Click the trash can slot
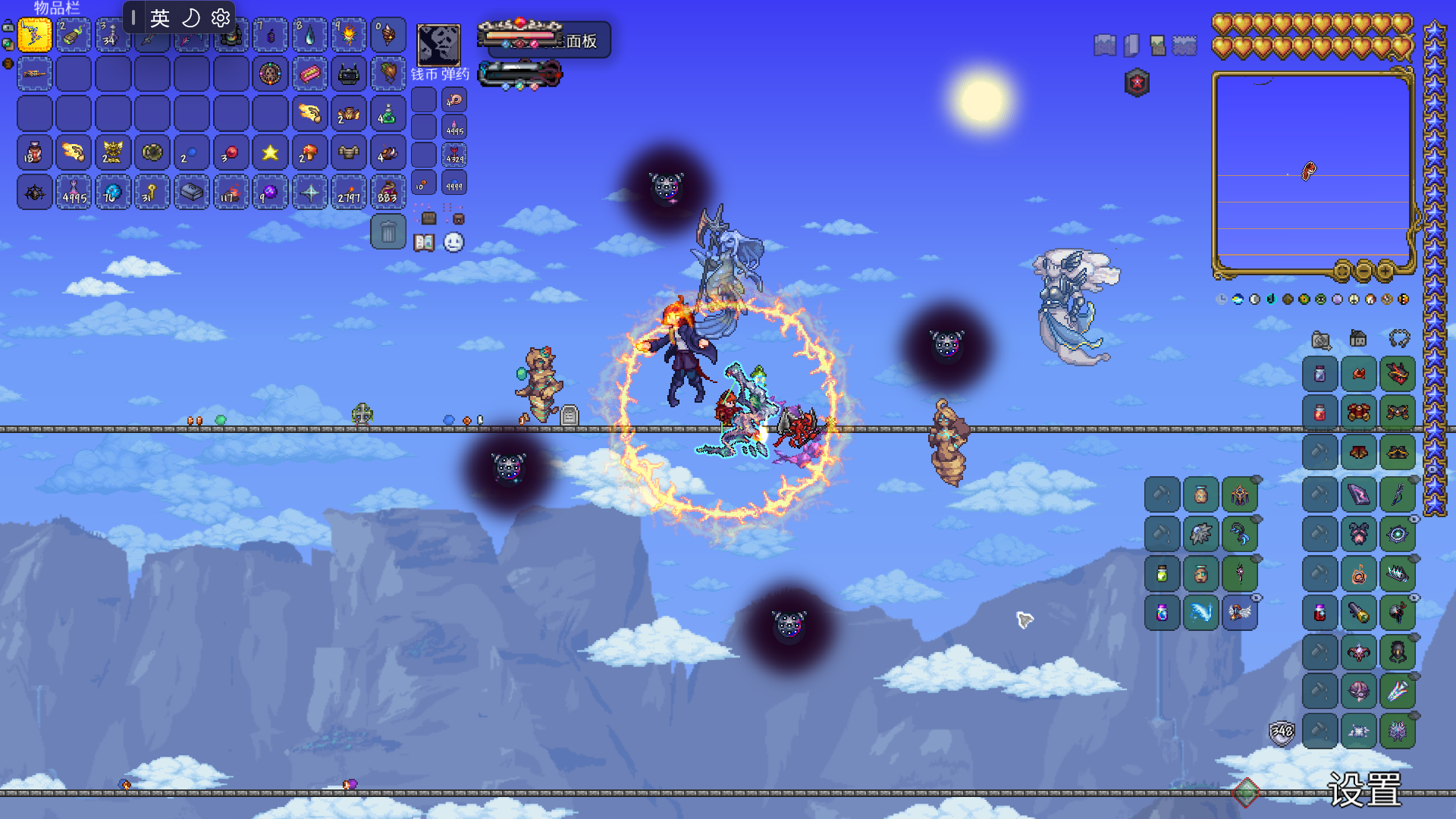 point(388,232)
